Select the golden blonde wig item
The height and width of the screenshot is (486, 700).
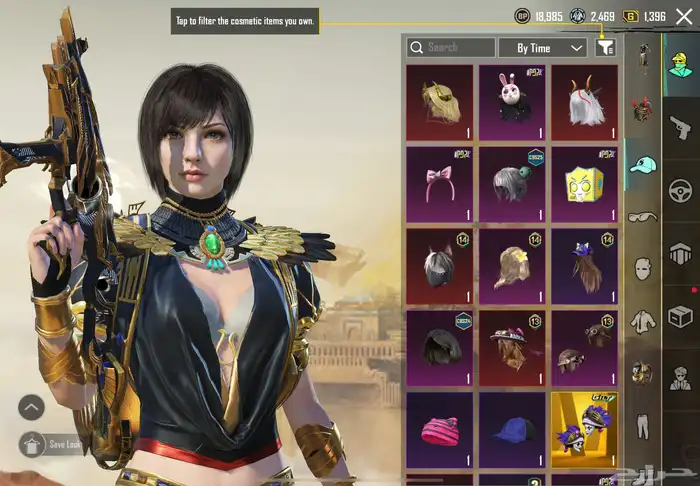(x=439, y=102)
